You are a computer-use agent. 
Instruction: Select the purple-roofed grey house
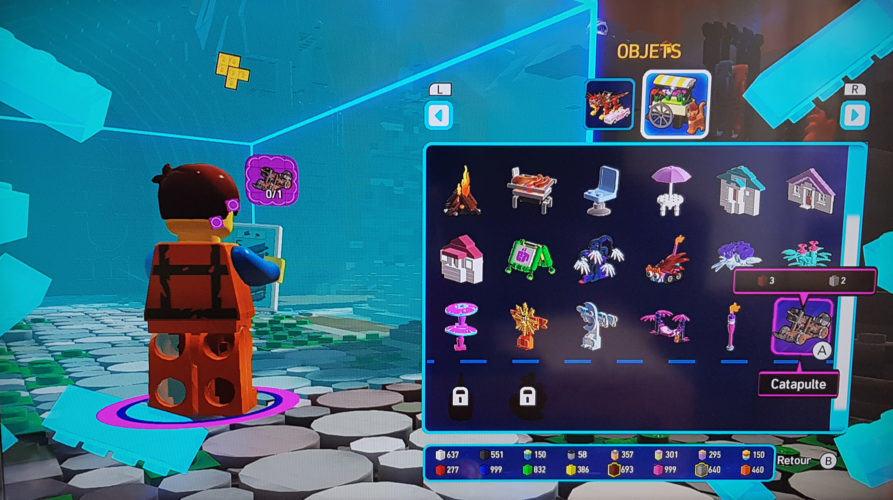(807, 189)
